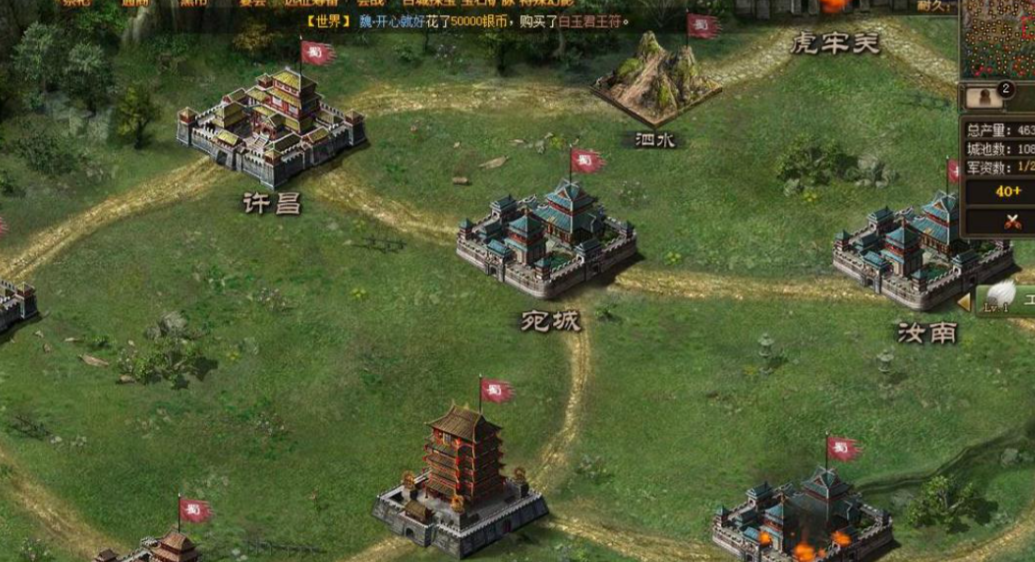Expand the small arrow beside the feather
This screenshot has width=1035, height=562.
point(964,301)
